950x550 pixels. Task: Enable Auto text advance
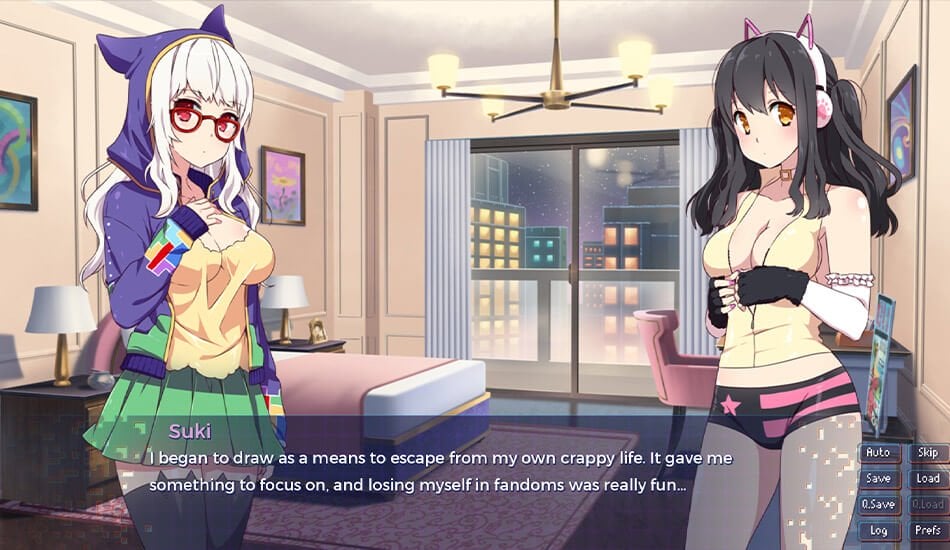point(878,453)
